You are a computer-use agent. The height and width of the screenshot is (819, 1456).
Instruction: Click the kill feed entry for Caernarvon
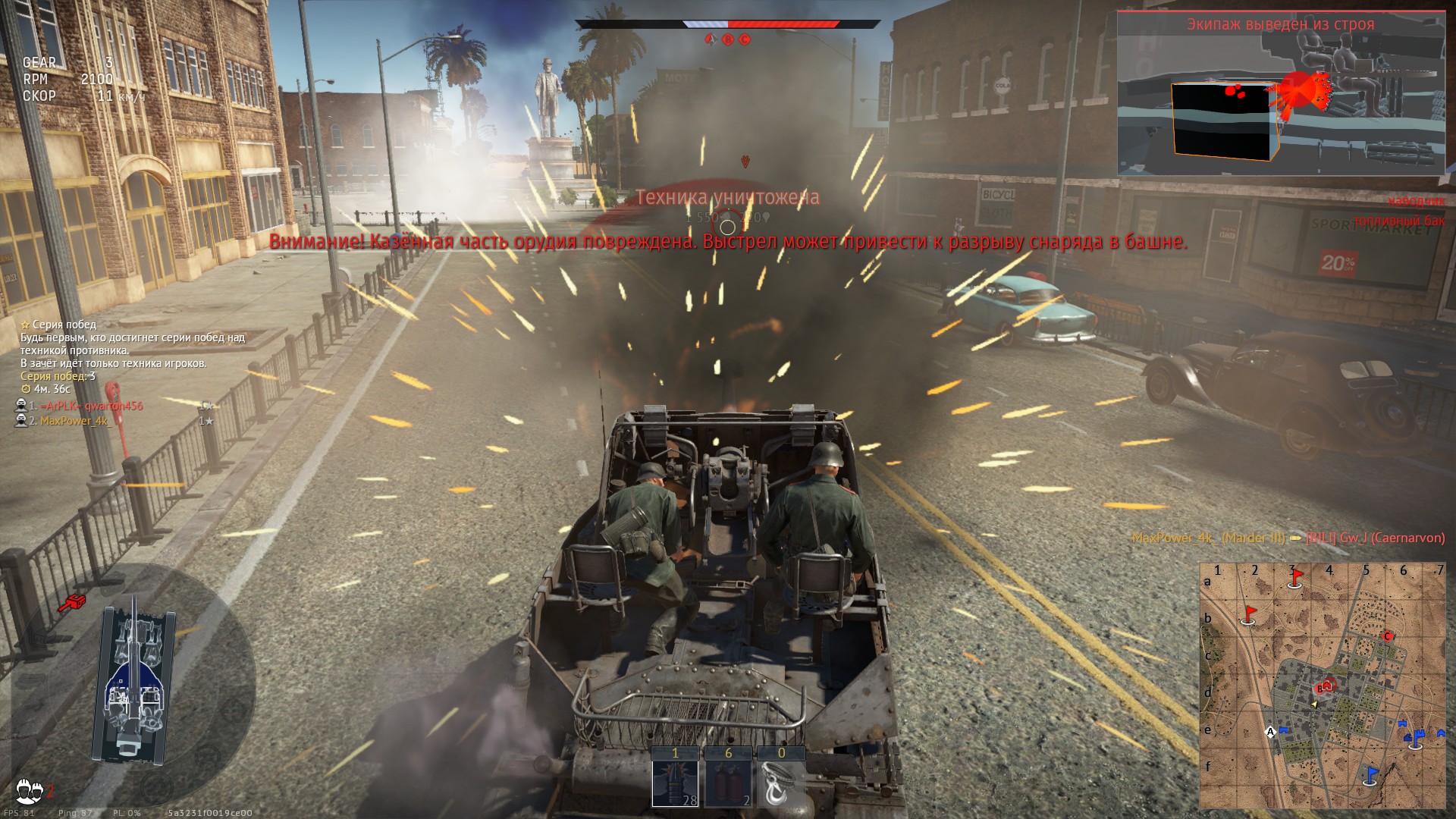point(1288,538)
